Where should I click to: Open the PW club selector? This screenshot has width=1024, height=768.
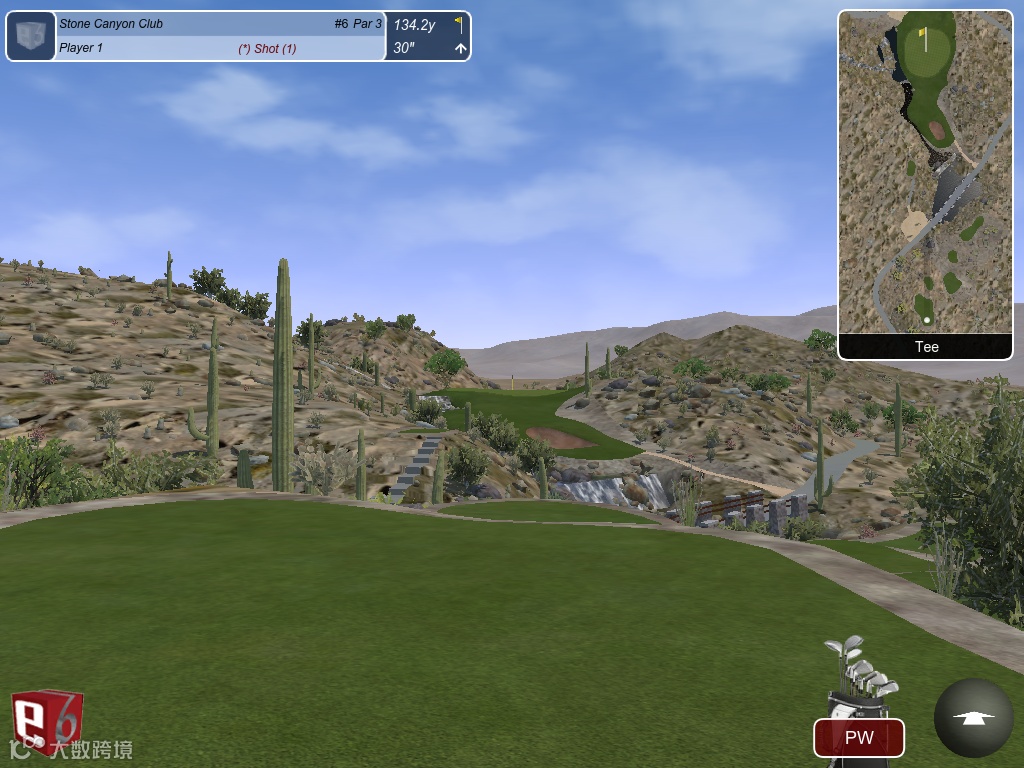coord(859,738)
